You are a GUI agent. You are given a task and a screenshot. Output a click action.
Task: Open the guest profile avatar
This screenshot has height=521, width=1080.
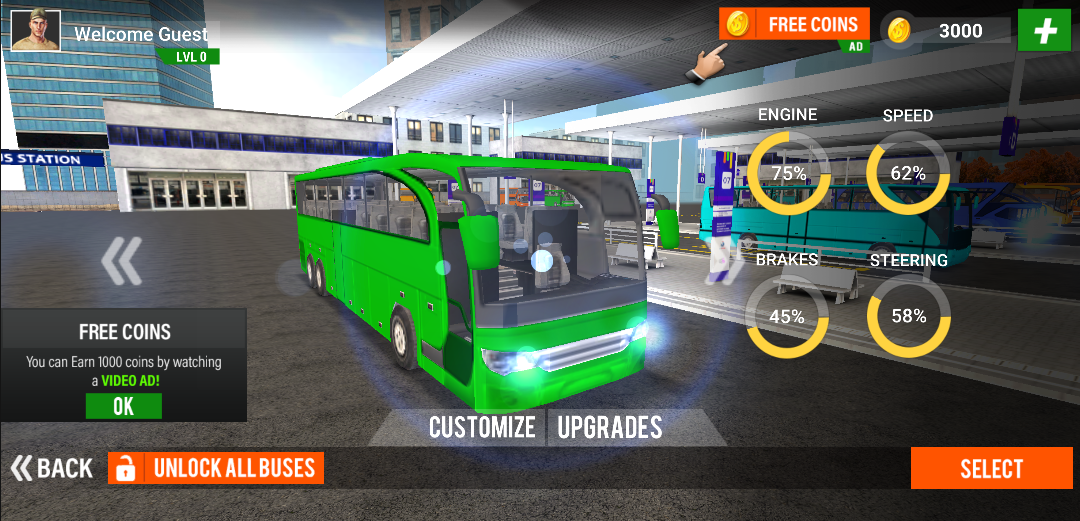(x=36, y=30)
